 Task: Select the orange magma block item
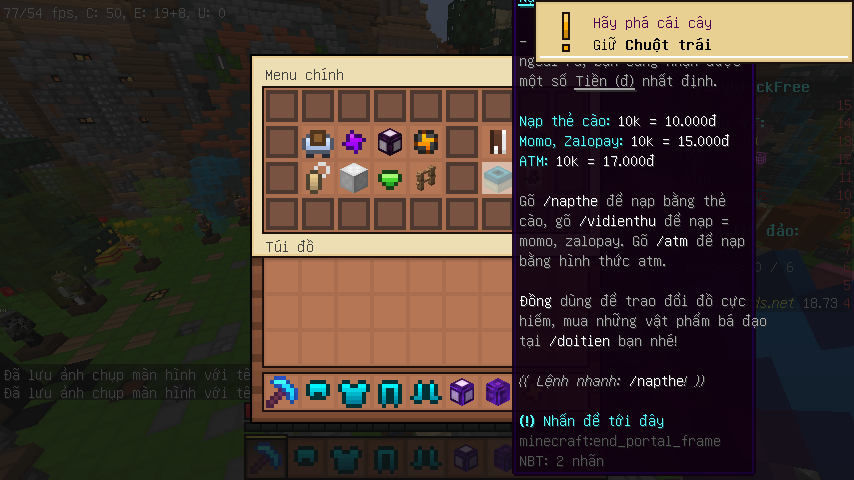[426, 142]
